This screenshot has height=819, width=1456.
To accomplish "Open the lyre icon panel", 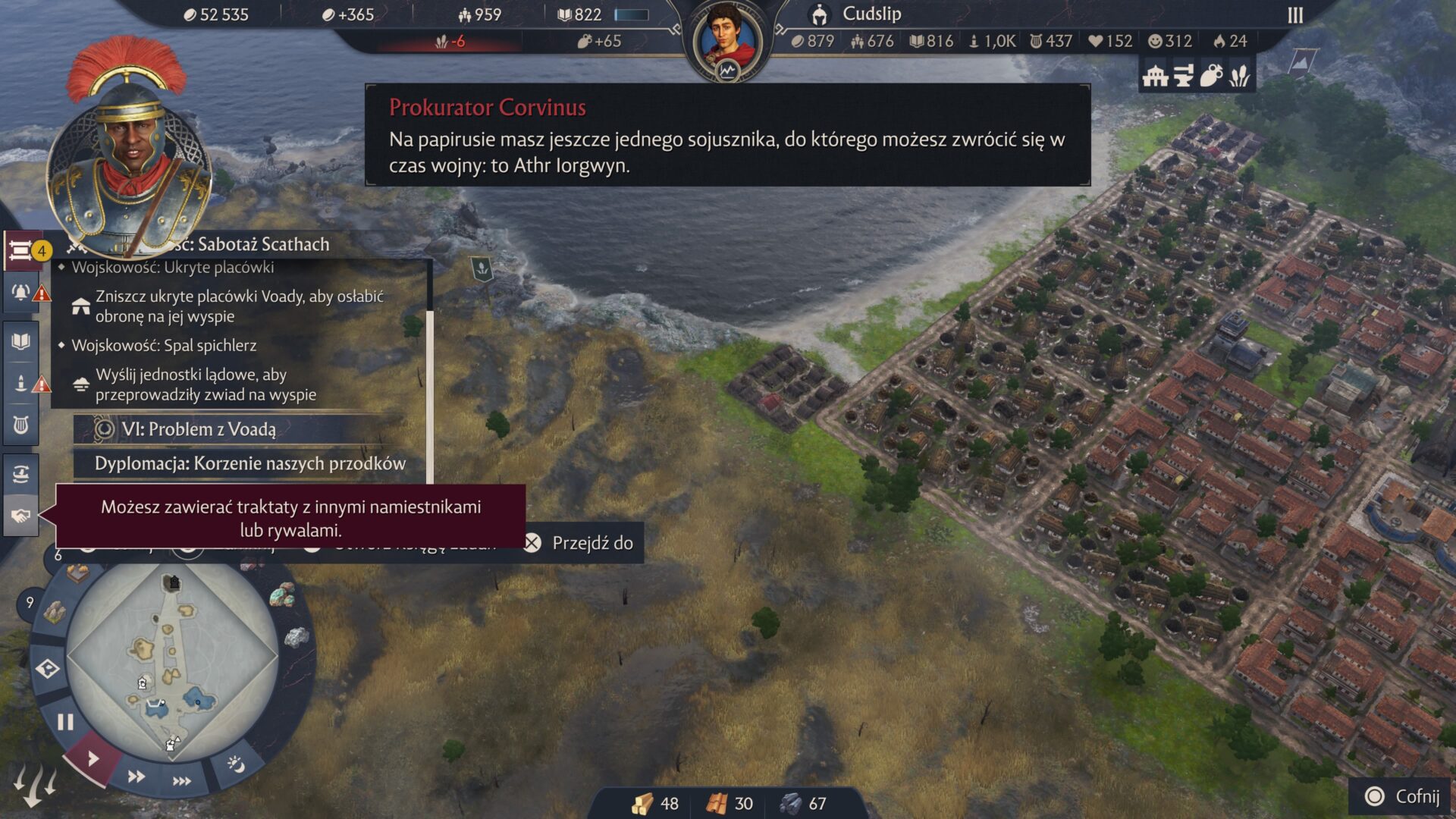I will coord(21,425).
